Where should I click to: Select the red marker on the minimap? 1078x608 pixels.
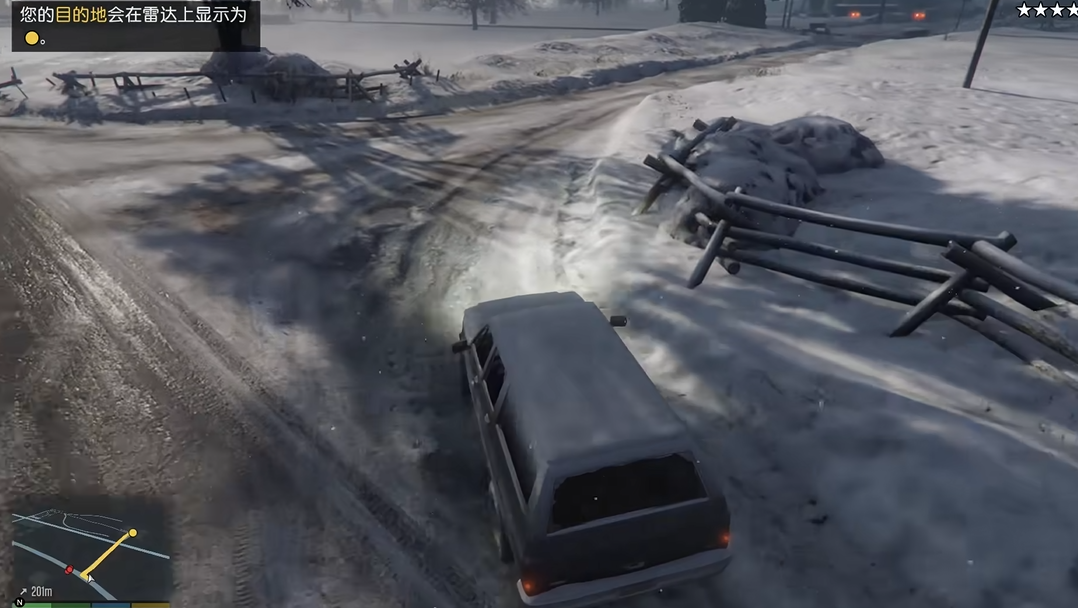pos(69,569)
